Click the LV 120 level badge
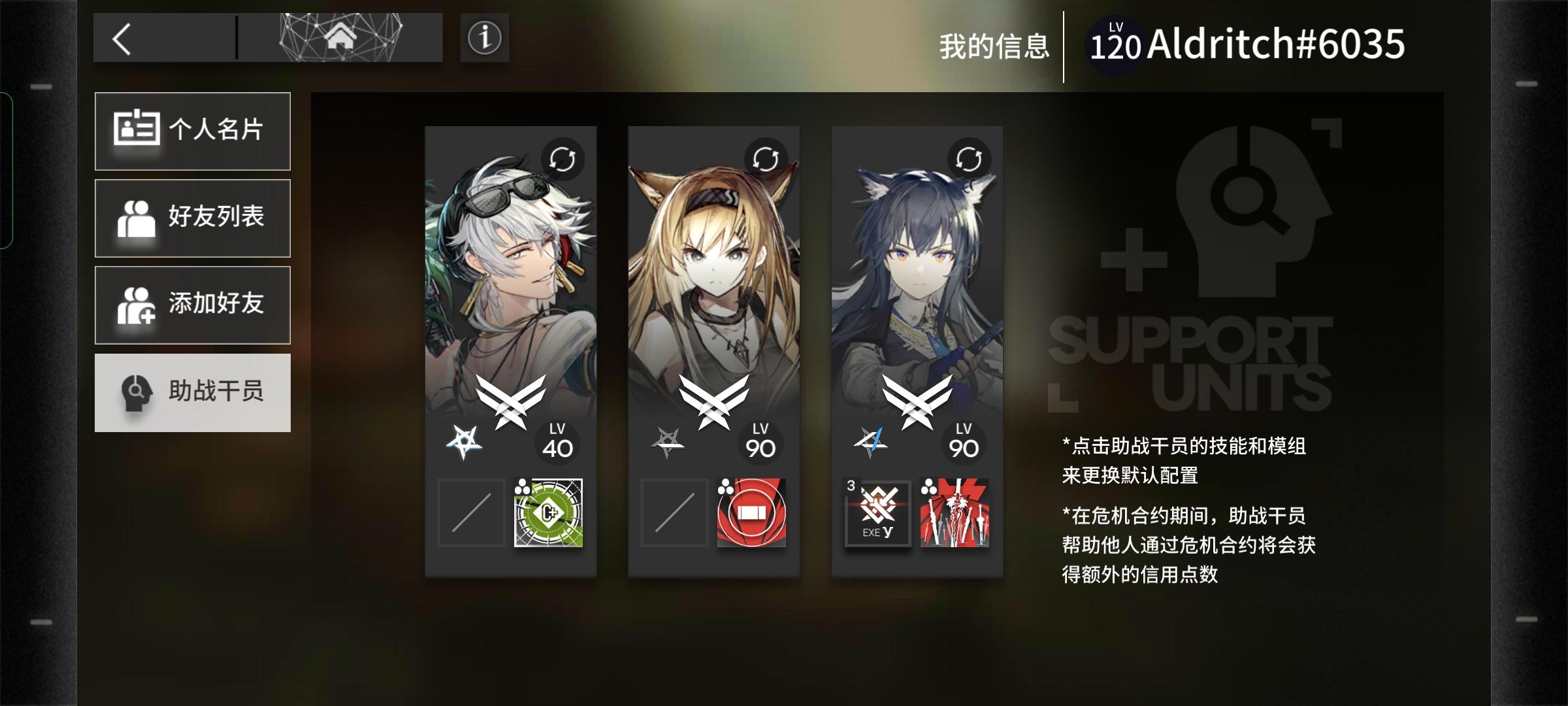1568x706 pixels. point(1116,44)
